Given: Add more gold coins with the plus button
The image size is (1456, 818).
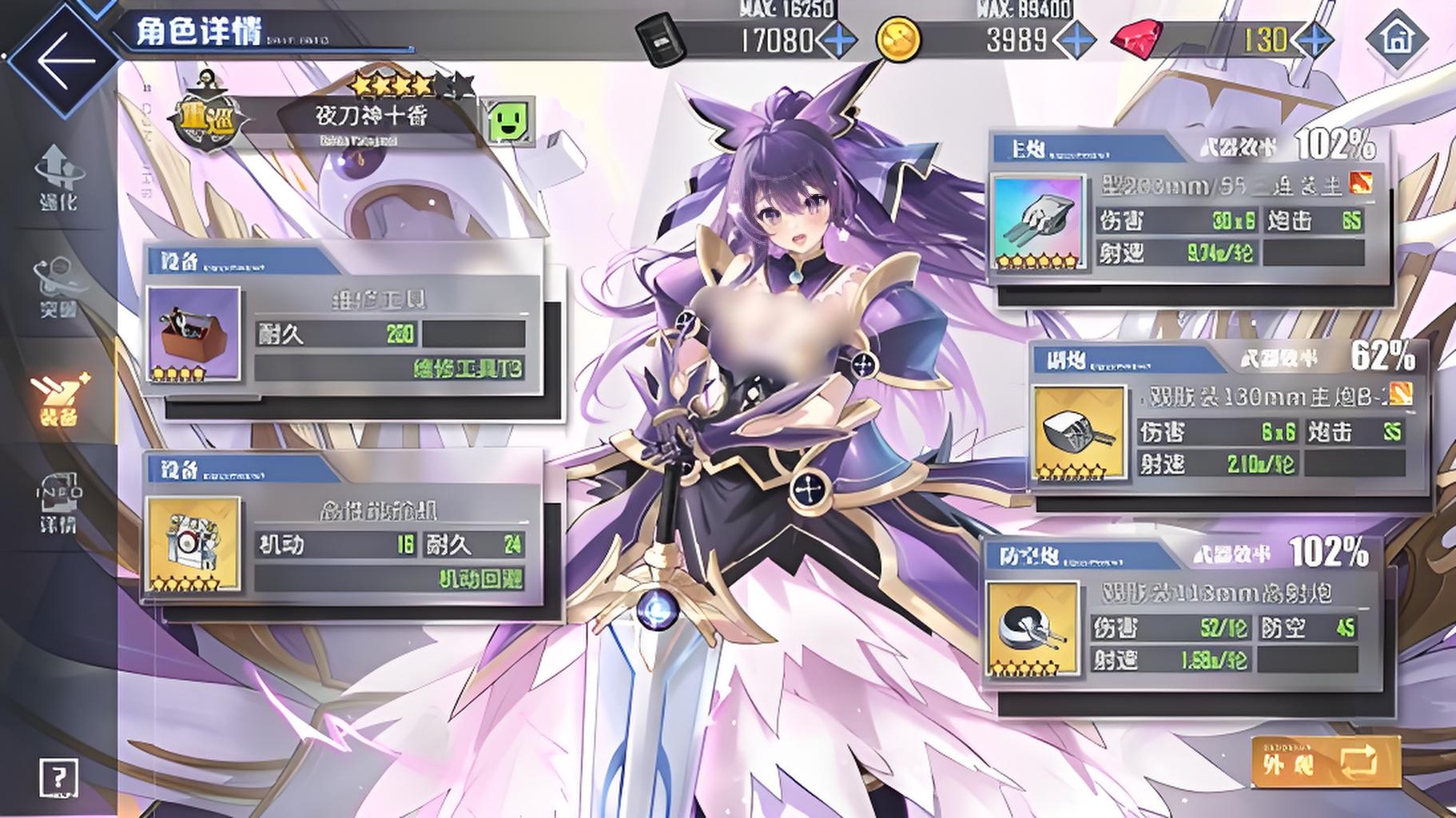Looking at the screenshot, I should (x=1076, y=40).
